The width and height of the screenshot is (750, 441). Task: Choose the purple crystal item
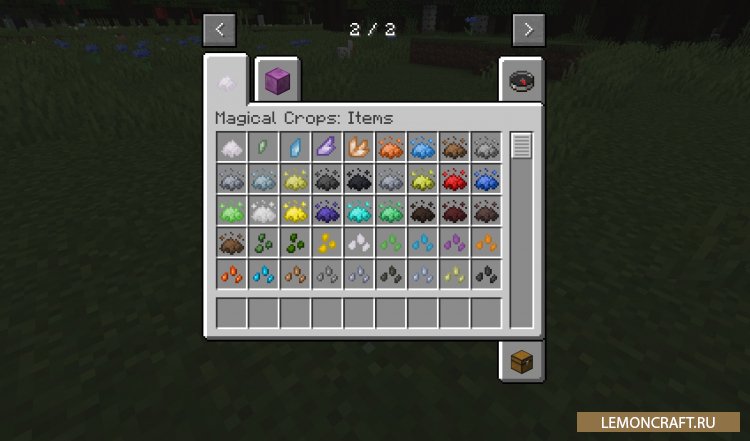(x=328, y=148)
